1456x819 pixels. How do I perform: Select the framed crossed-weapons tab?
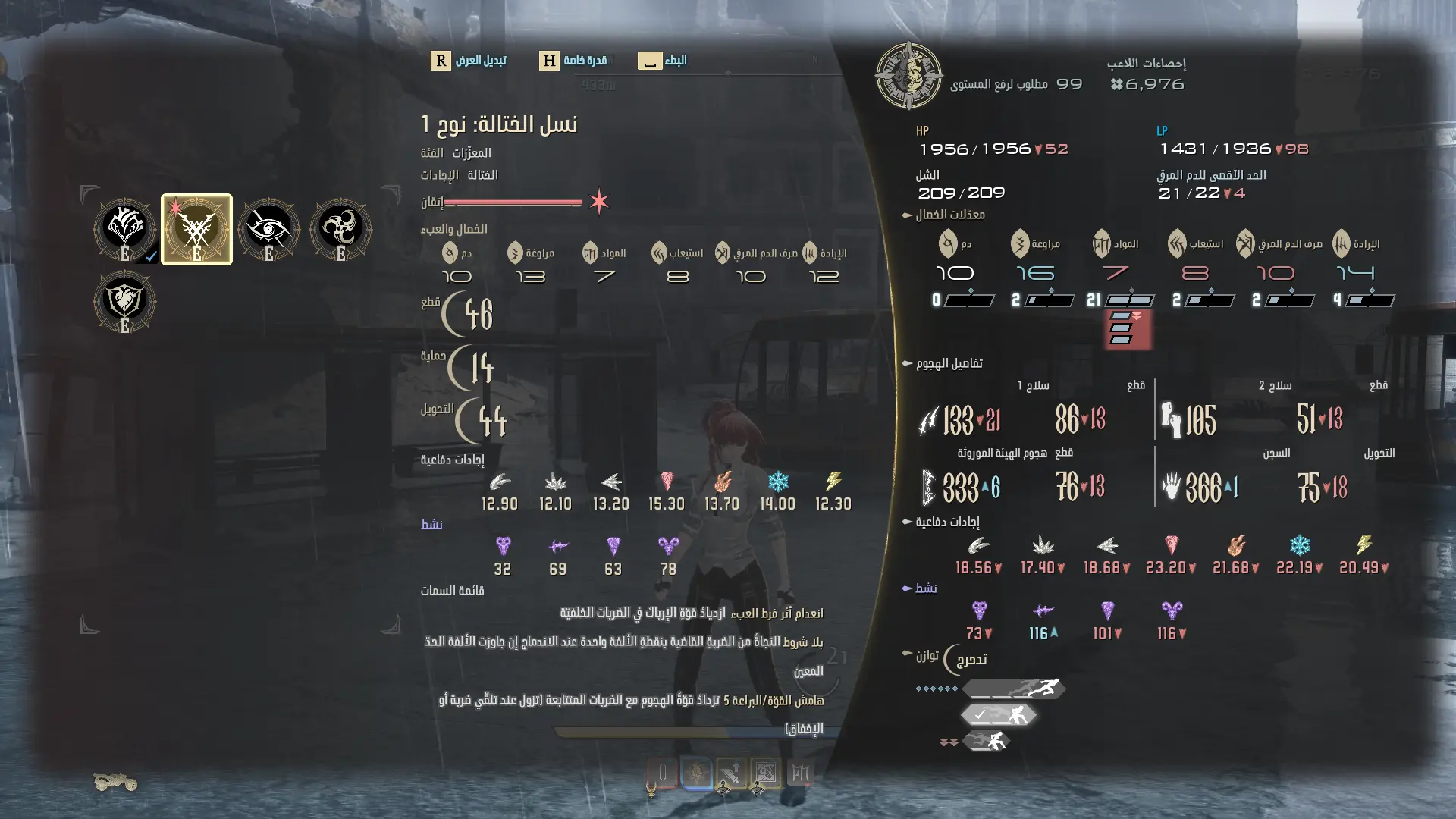click(765, 773)
